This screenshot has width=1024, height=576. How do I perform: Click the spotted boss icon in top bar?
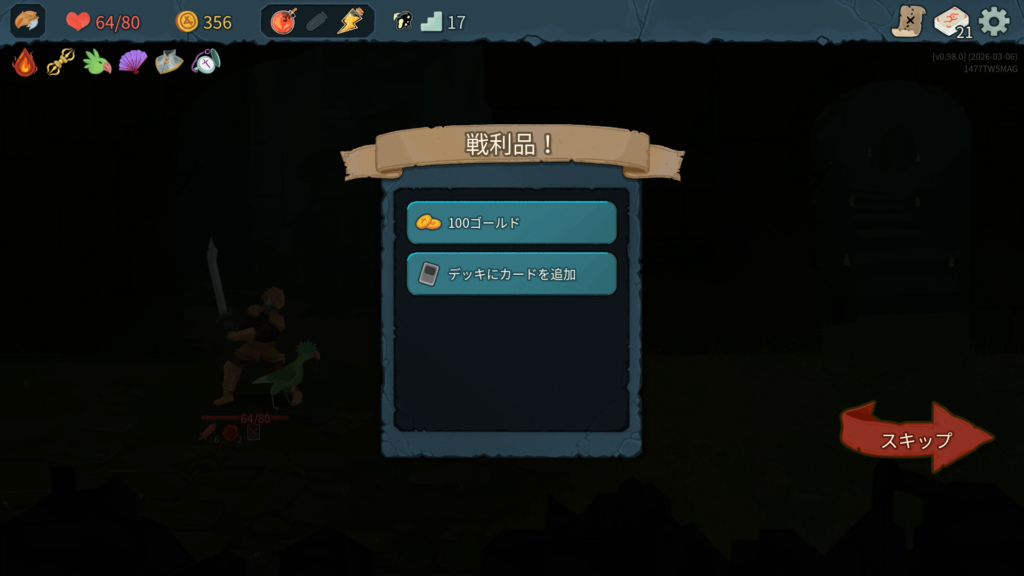[x=402, y=21]
